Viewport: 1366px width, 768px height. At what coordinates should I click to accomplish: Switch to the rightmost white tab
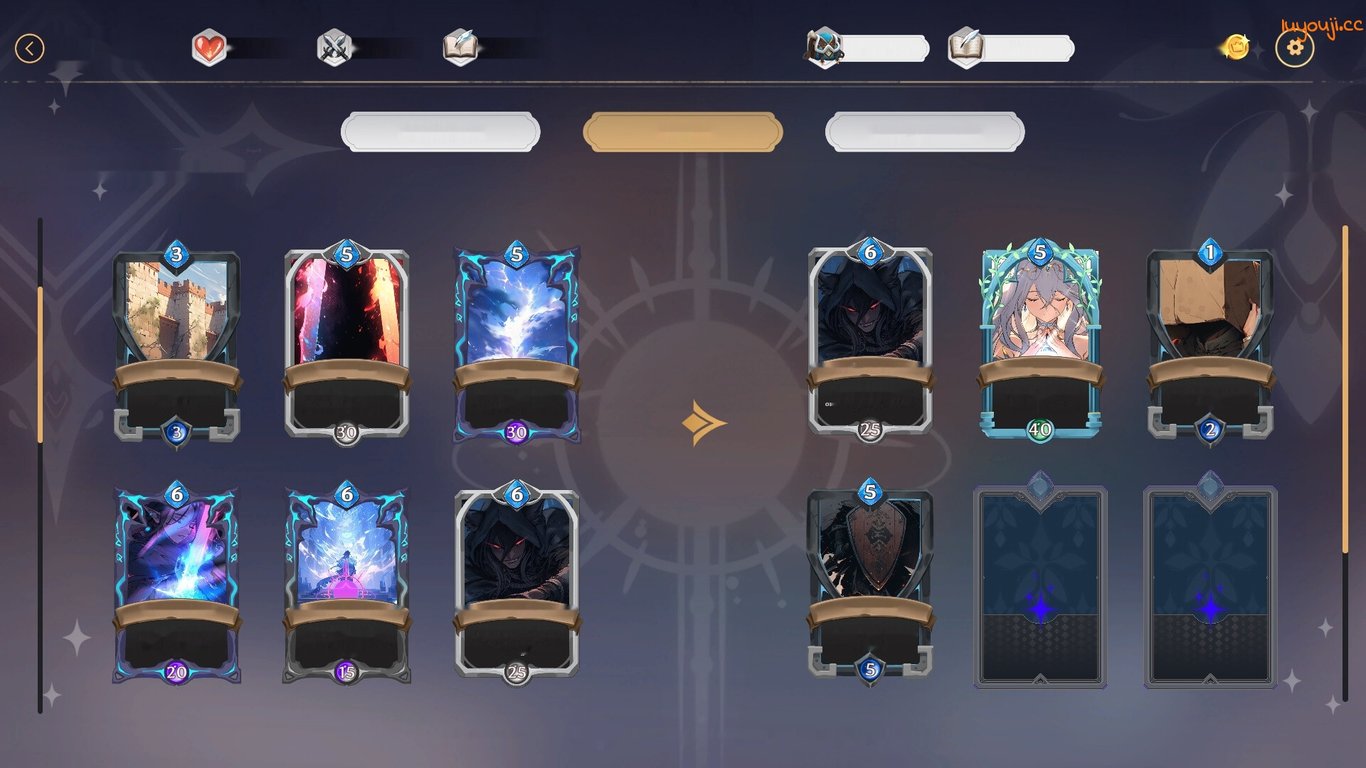point(923,130)
